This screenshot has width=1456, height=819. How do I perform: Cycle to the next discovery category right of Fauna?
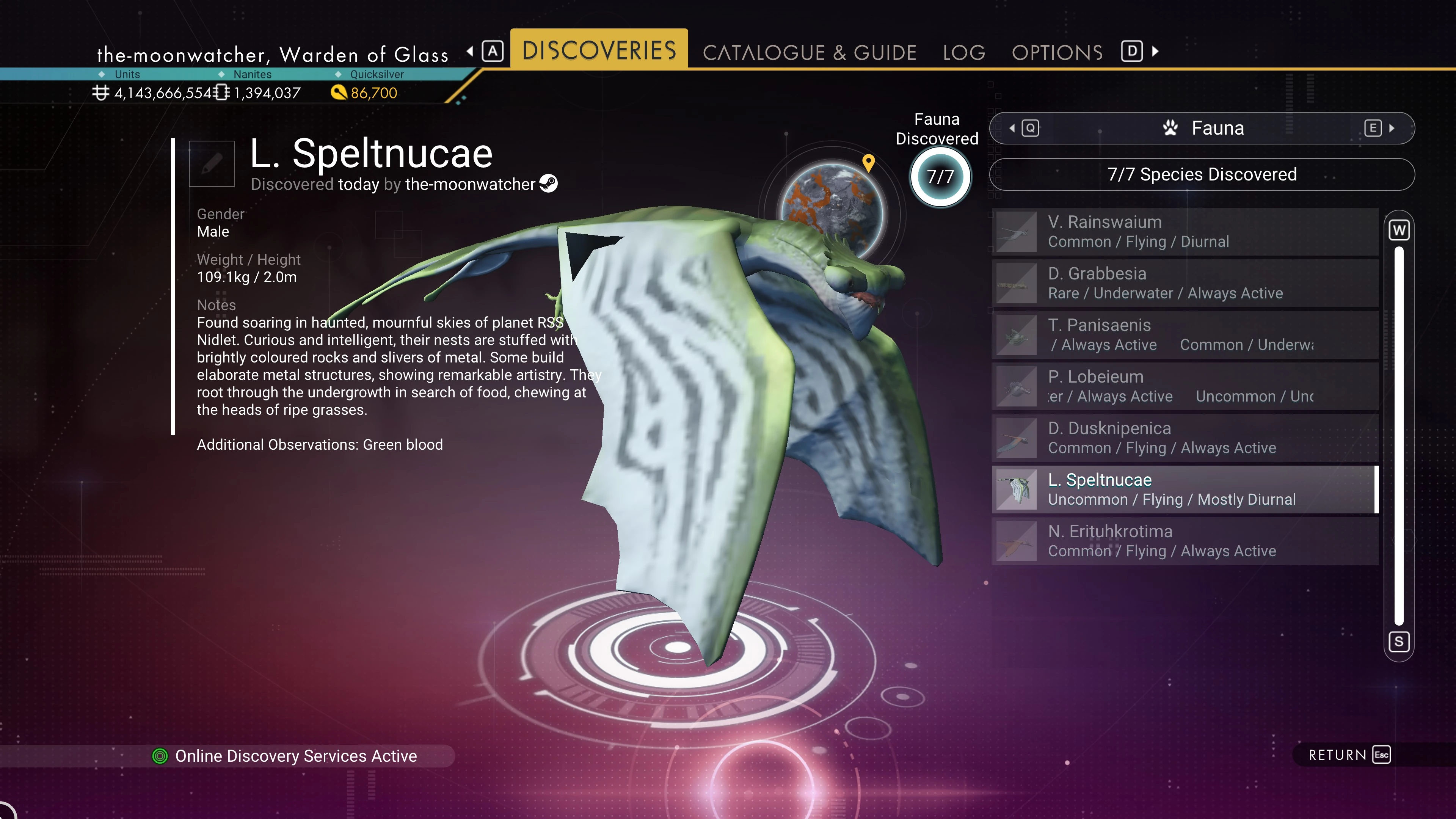pos(1379,128)
